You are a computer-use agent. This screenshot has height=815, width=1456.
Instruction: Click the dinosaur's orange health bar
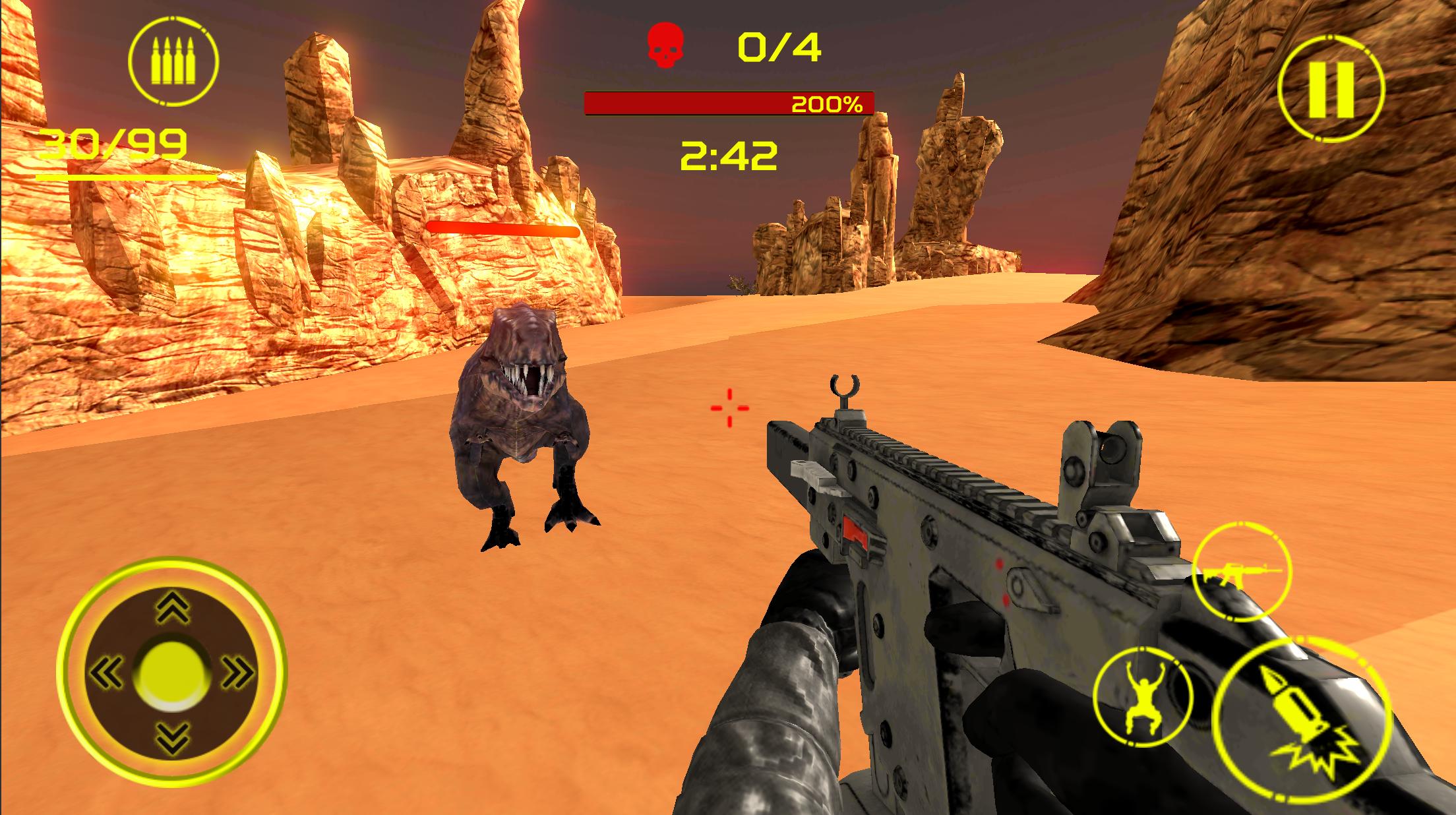tap(502, 227)
